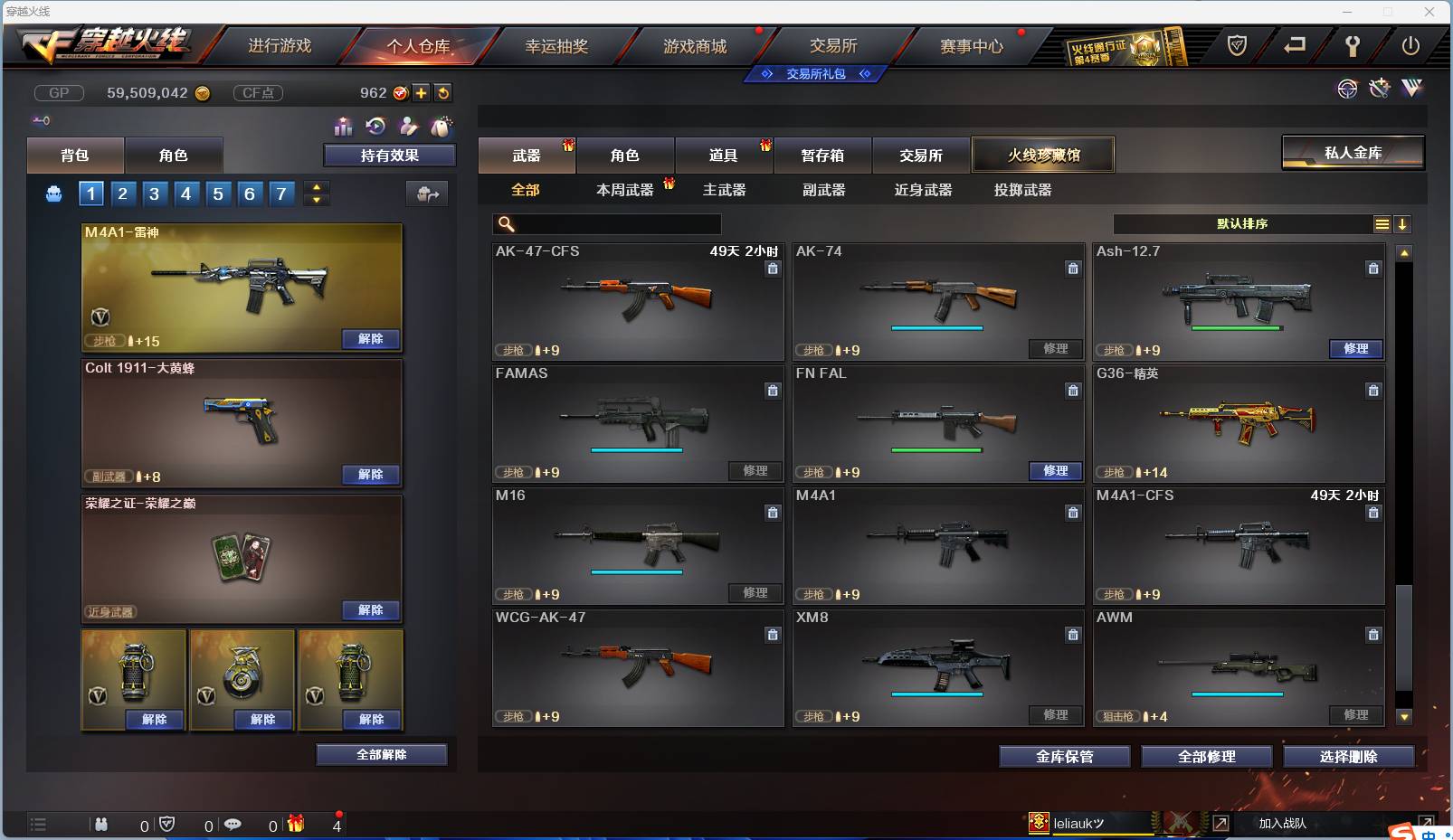Click the refresh icon beside CF points balance

(443, 92)
